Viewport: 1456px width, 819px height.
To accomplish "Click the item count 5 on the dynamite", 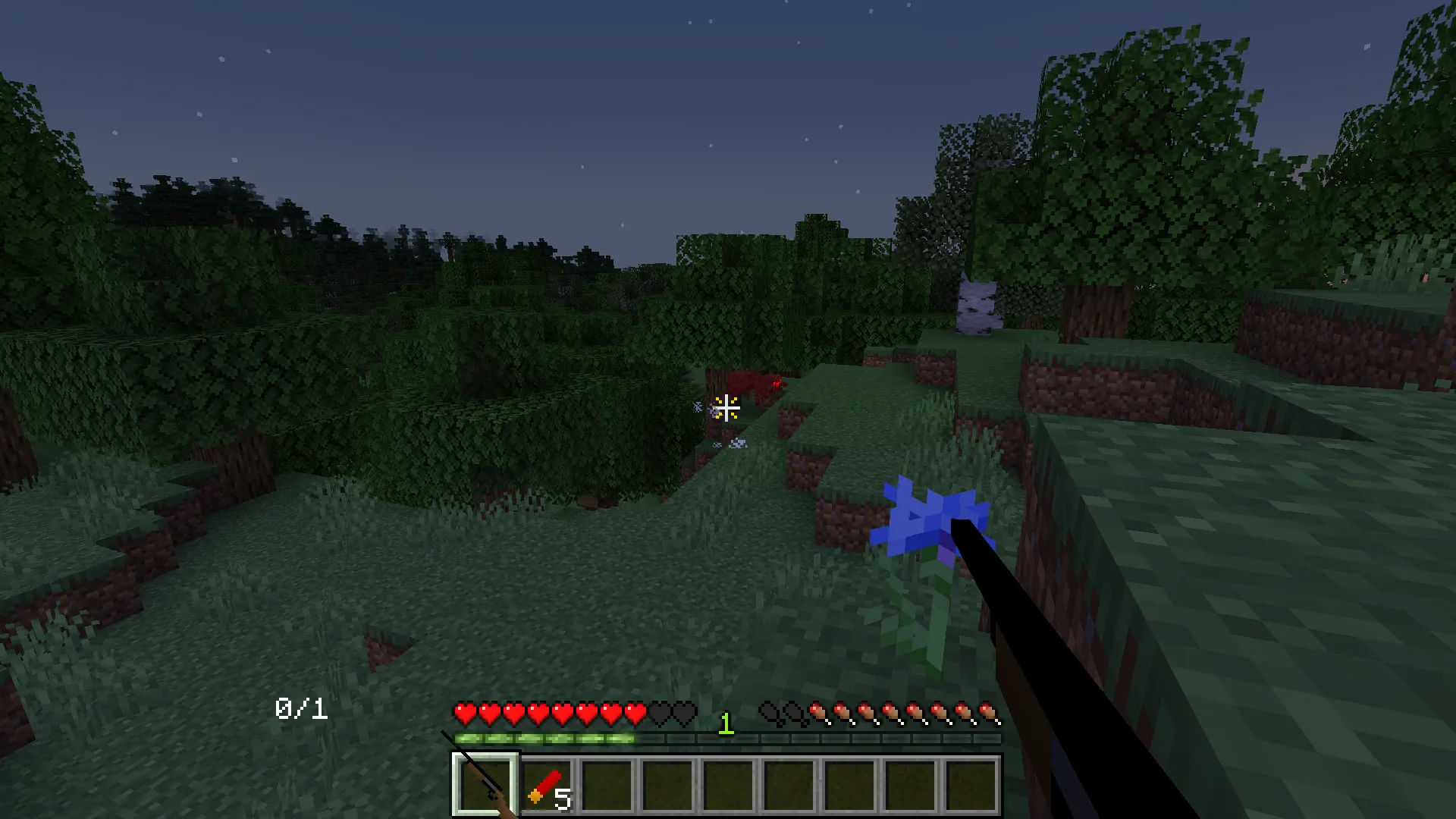I will [565, 800].
